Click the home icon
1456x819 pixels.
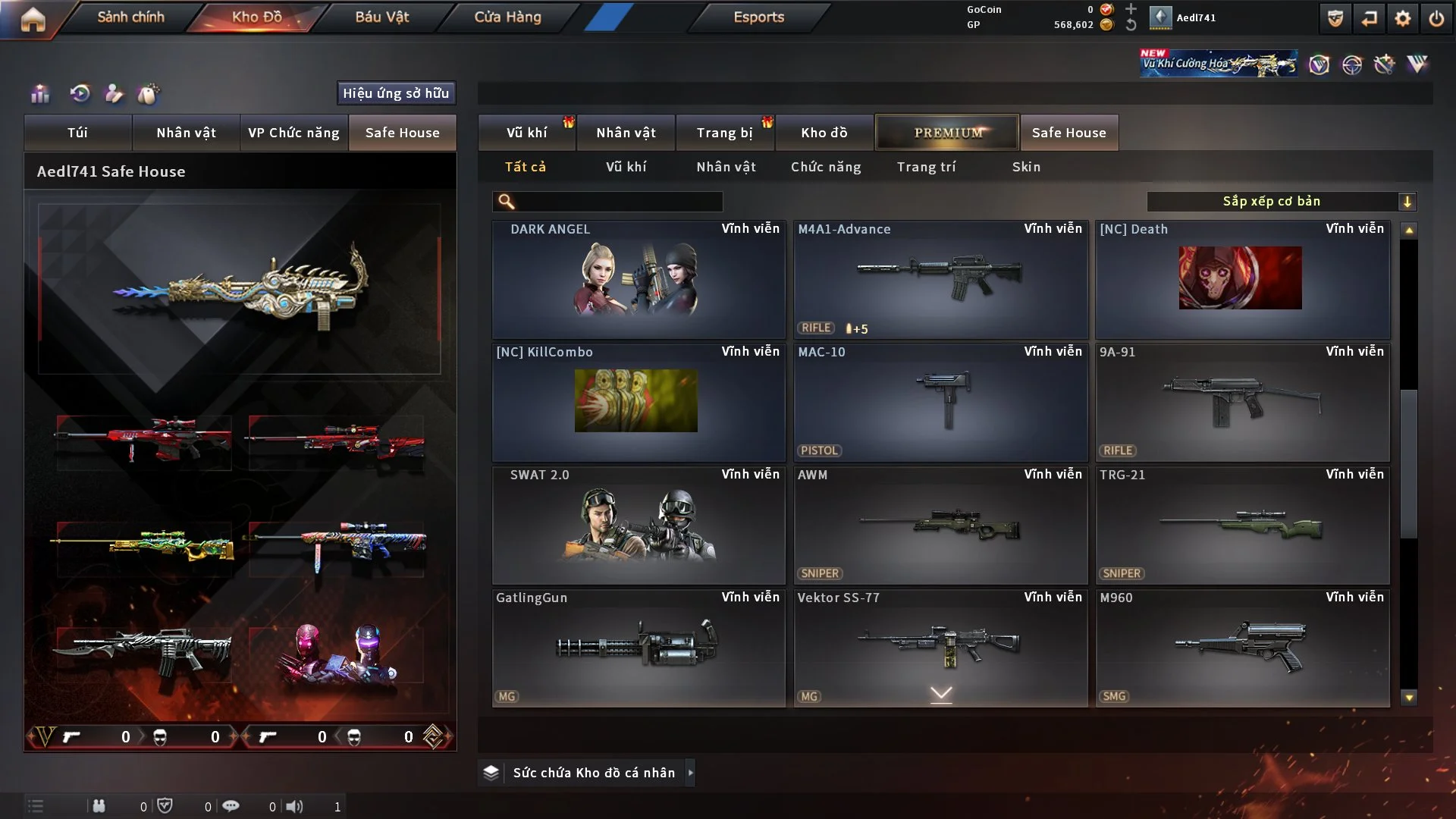33,19
